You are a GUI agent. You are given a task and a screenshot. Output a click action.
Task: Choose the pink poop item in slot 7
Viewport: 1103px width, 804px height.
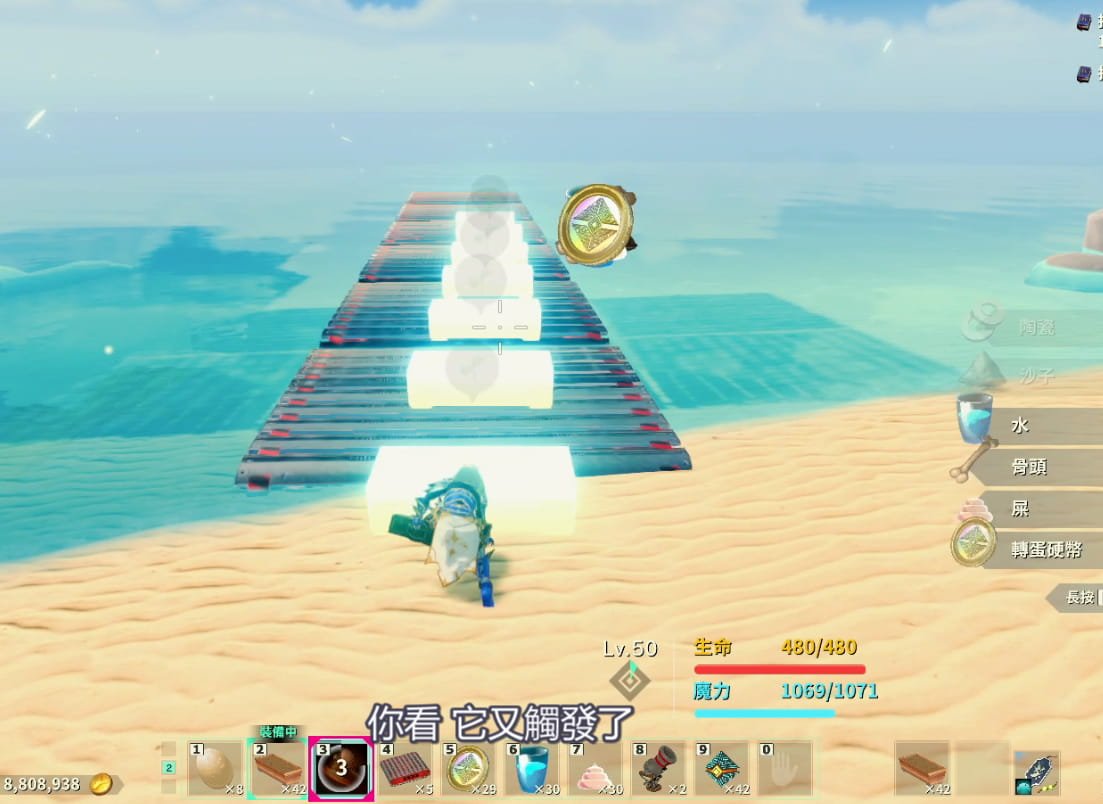(595, 770)
